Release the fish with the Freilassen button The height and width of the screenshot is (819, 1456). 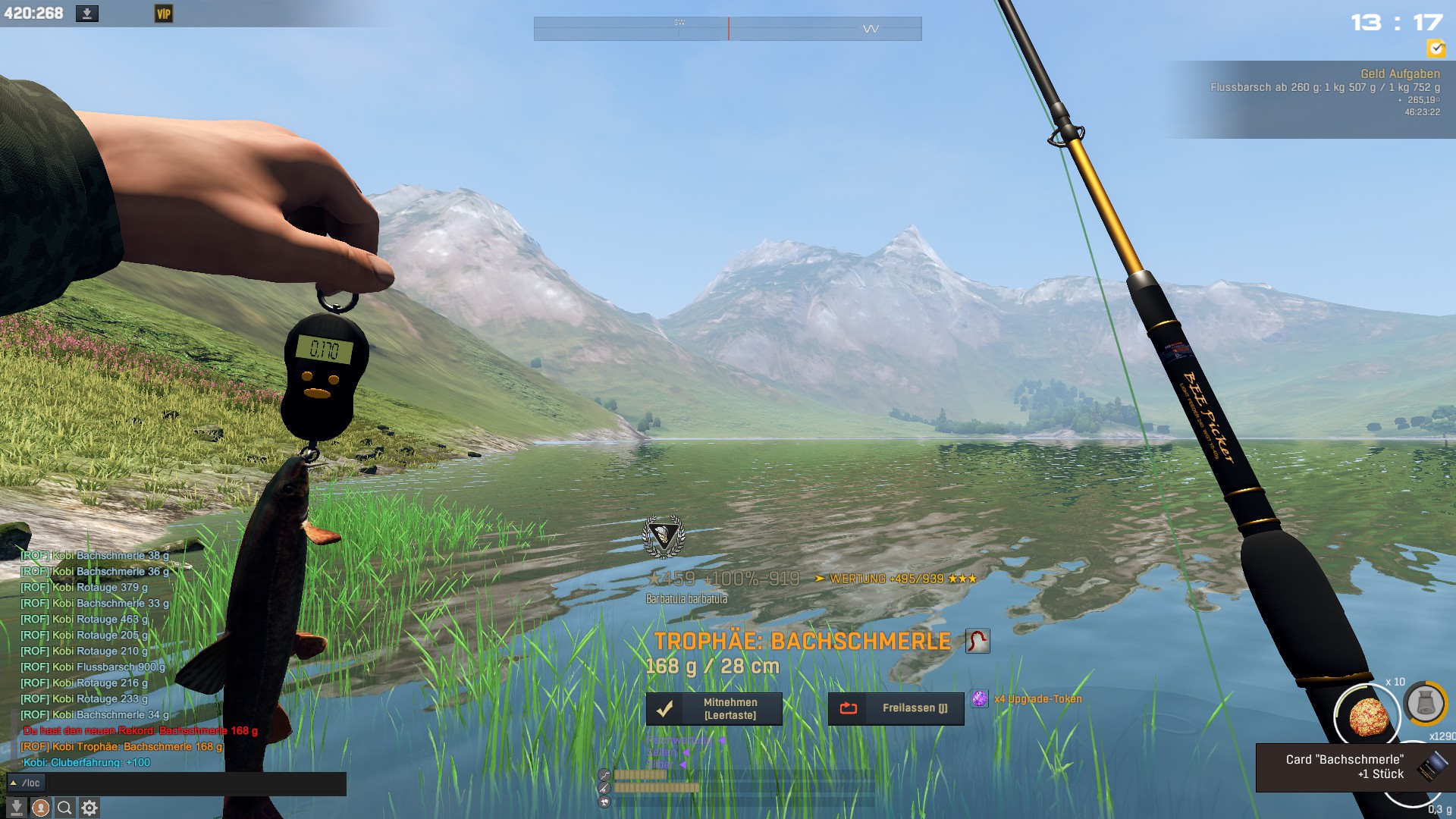point(896,709)
